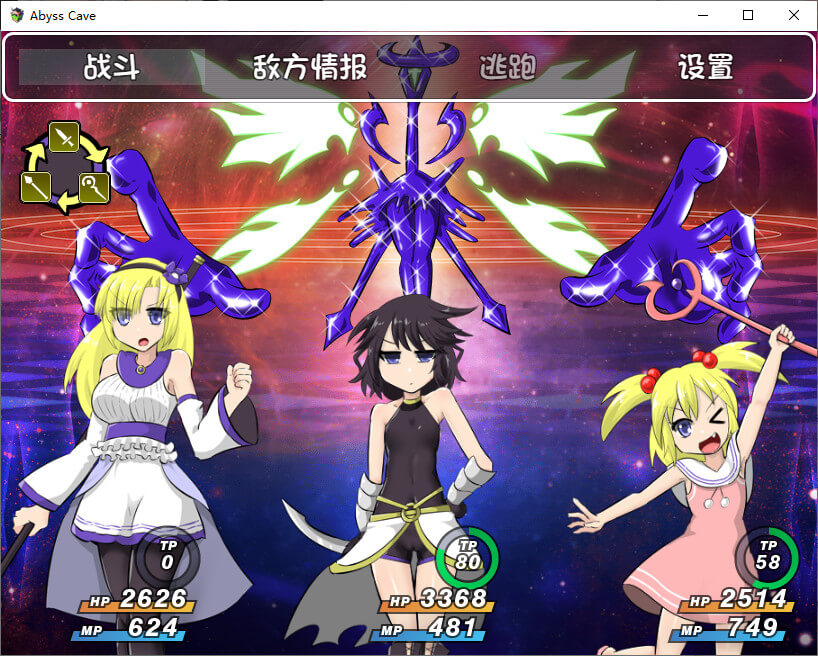Click the spear icon in the cycle wheel

pos(36,186)
